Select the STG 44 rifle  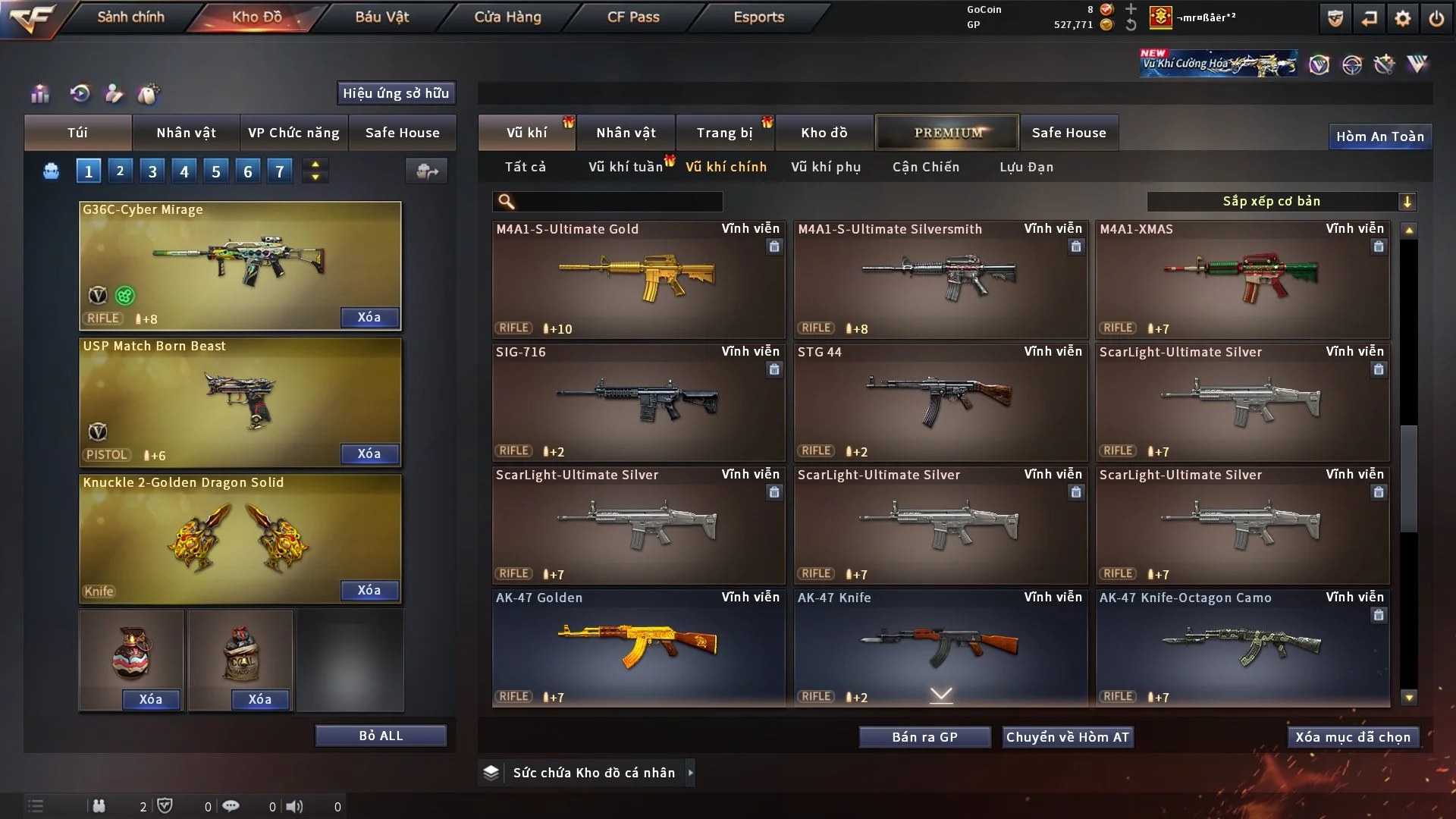click(x=940, y=402)
